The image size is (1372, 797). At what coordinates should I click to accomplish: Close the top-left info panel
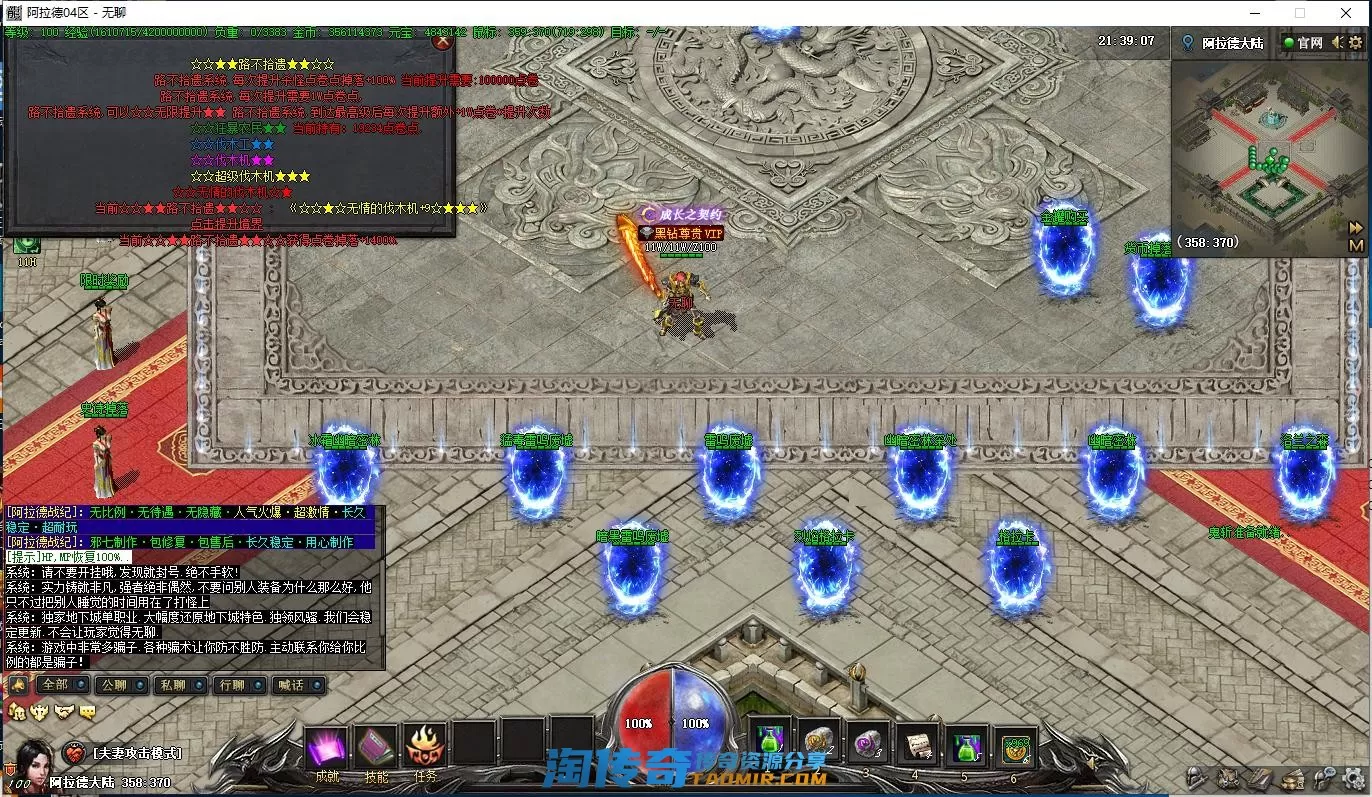[443, 42]
